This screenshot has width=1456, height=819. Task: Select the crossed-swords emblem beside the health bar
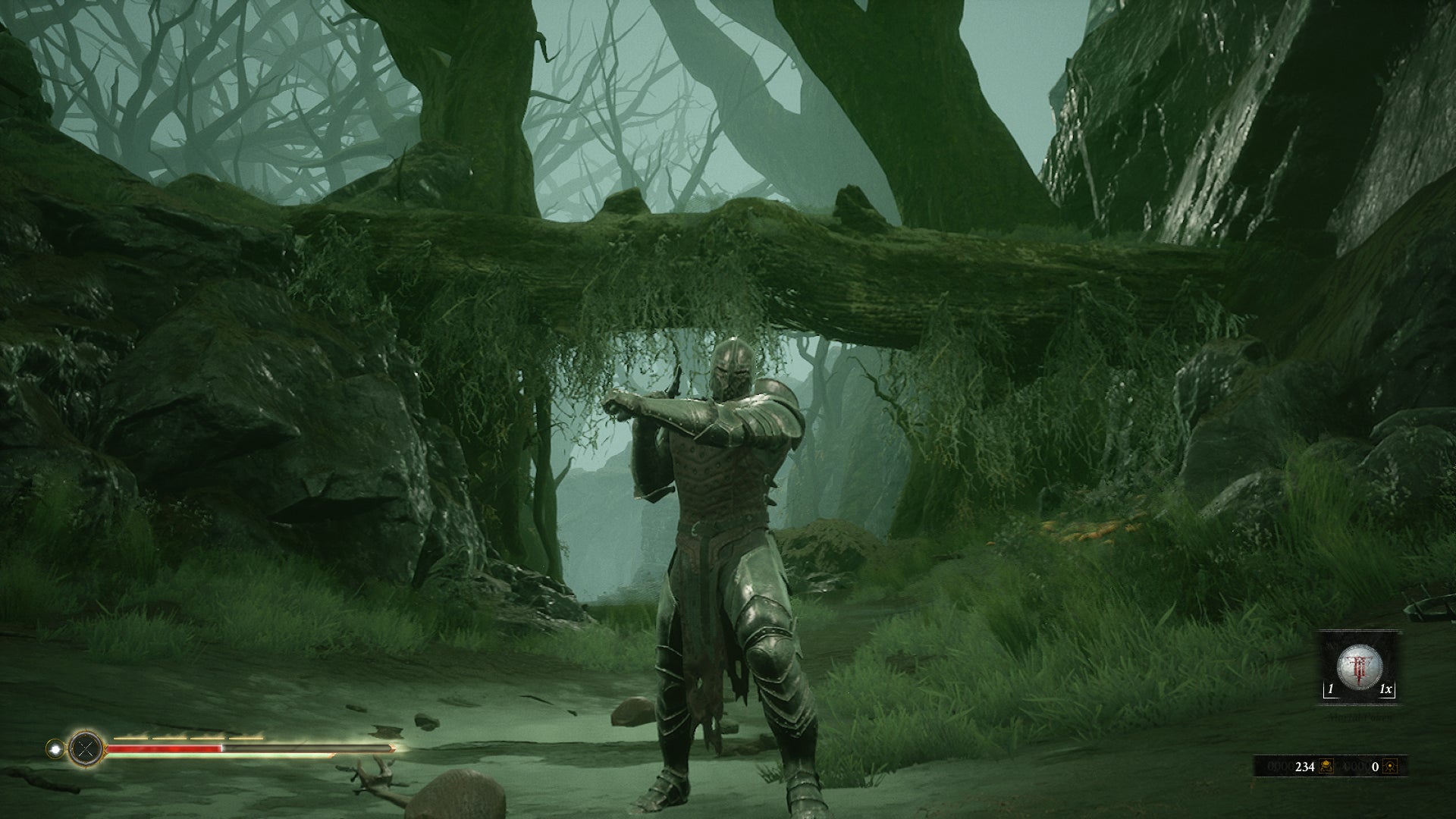tap(85, 750)
